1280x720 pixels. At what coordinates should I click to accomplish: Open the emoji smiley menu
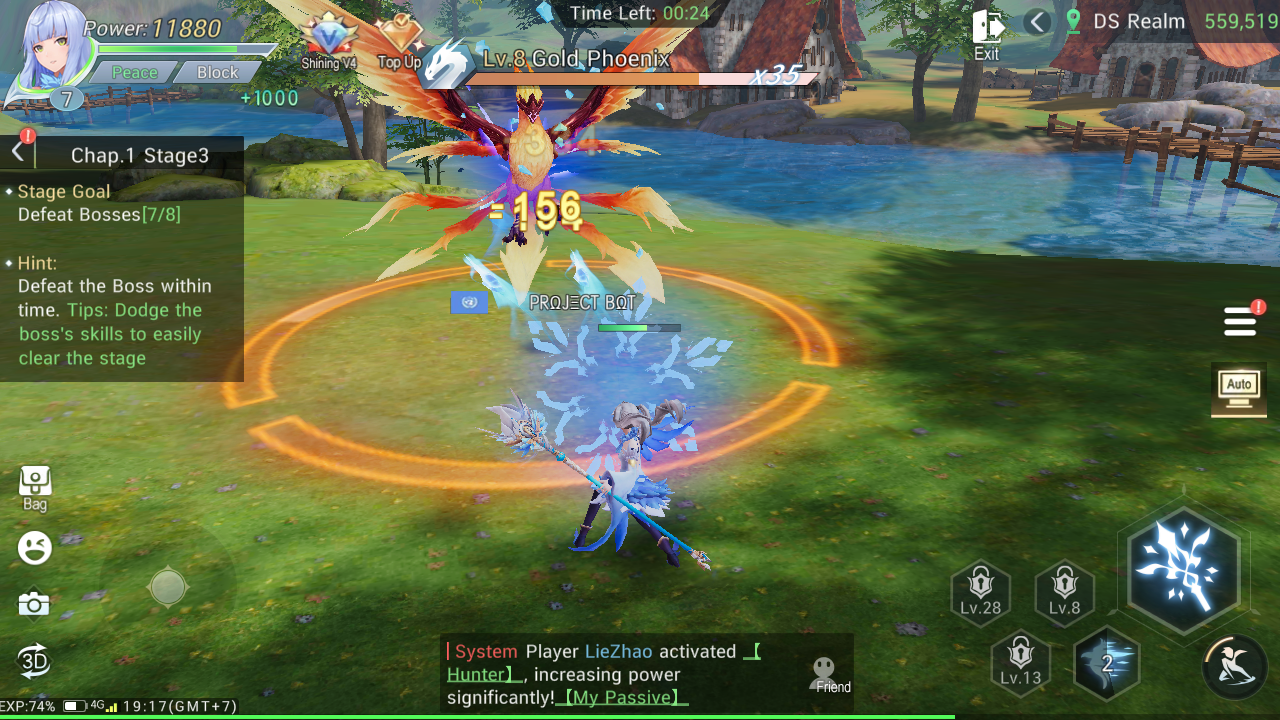tap(35, 547)
